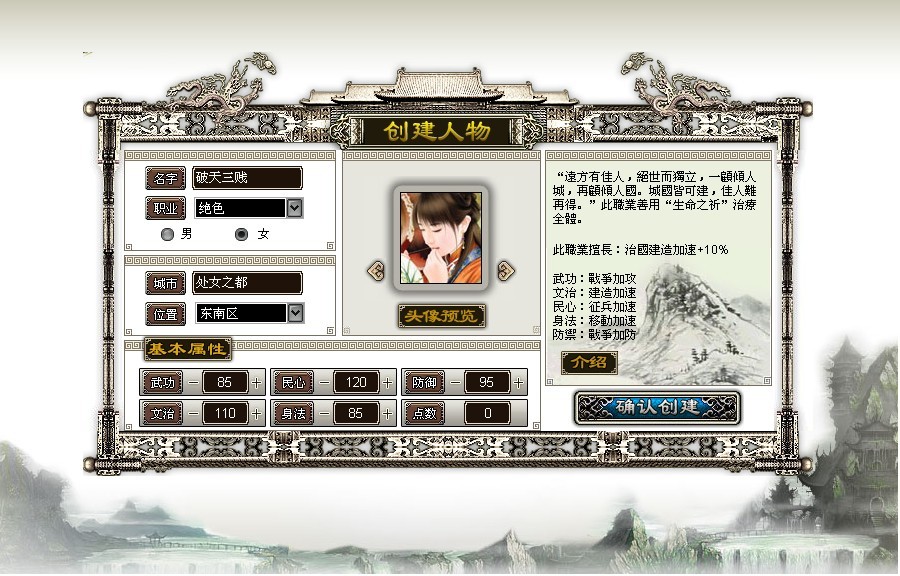Screen dimensions: 900x576
Task: Decrease 民心 with the minus button
Action: 323,382
